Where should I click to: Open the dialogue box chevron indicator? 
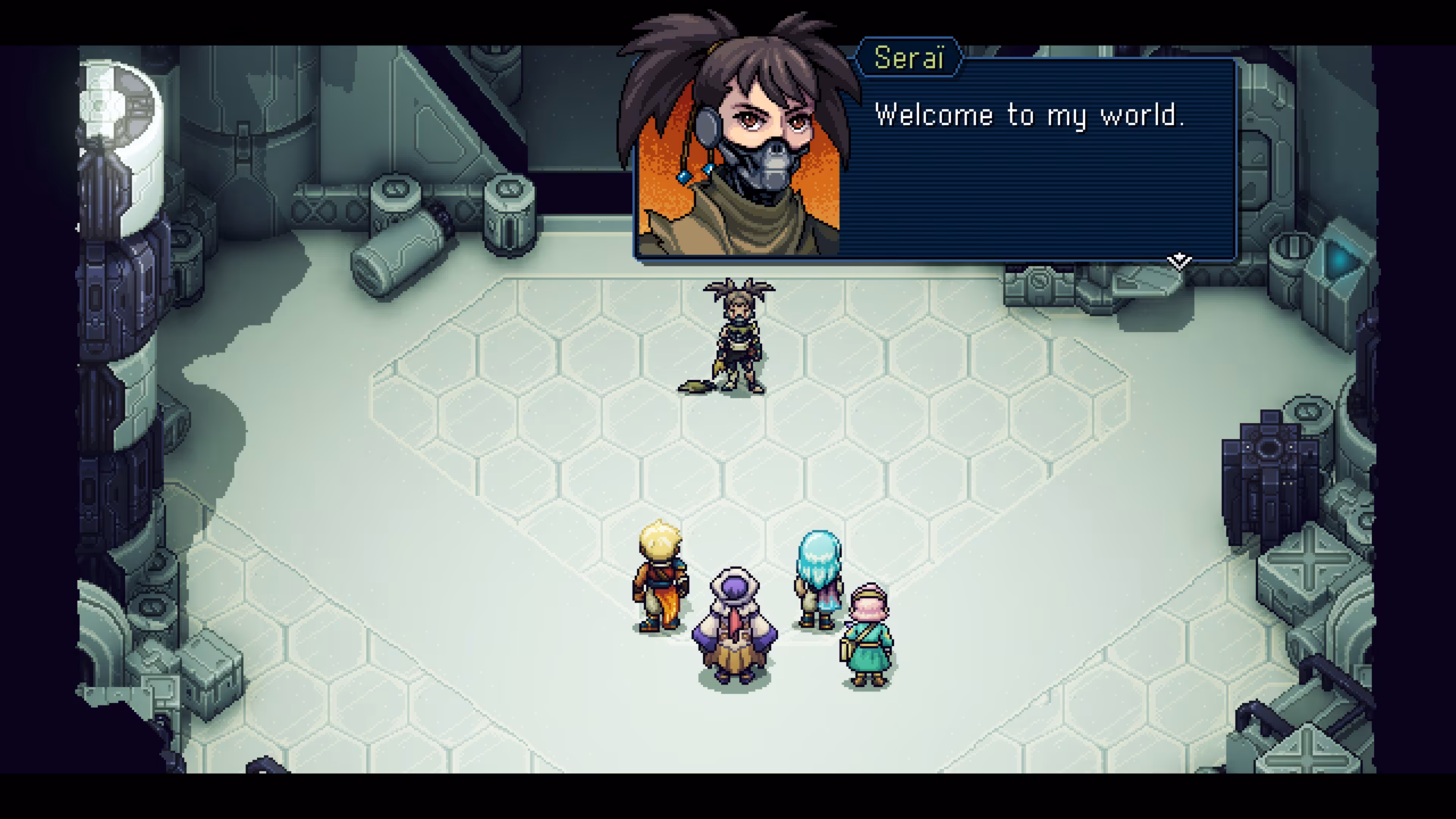[x=1180, y=260]
